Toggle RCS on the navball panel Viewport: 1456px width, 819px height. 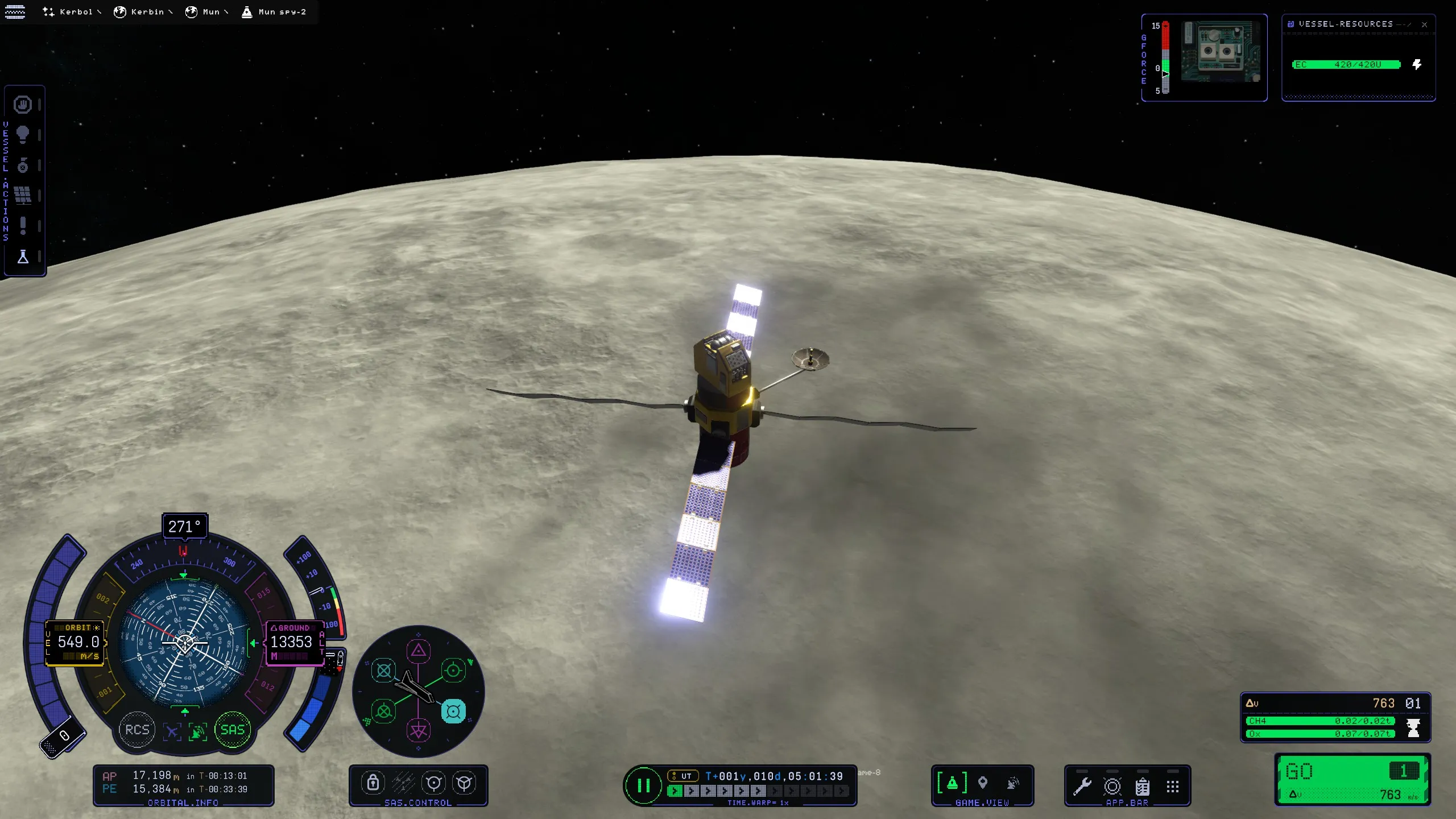pyautogui.click(x=136, y=730)
